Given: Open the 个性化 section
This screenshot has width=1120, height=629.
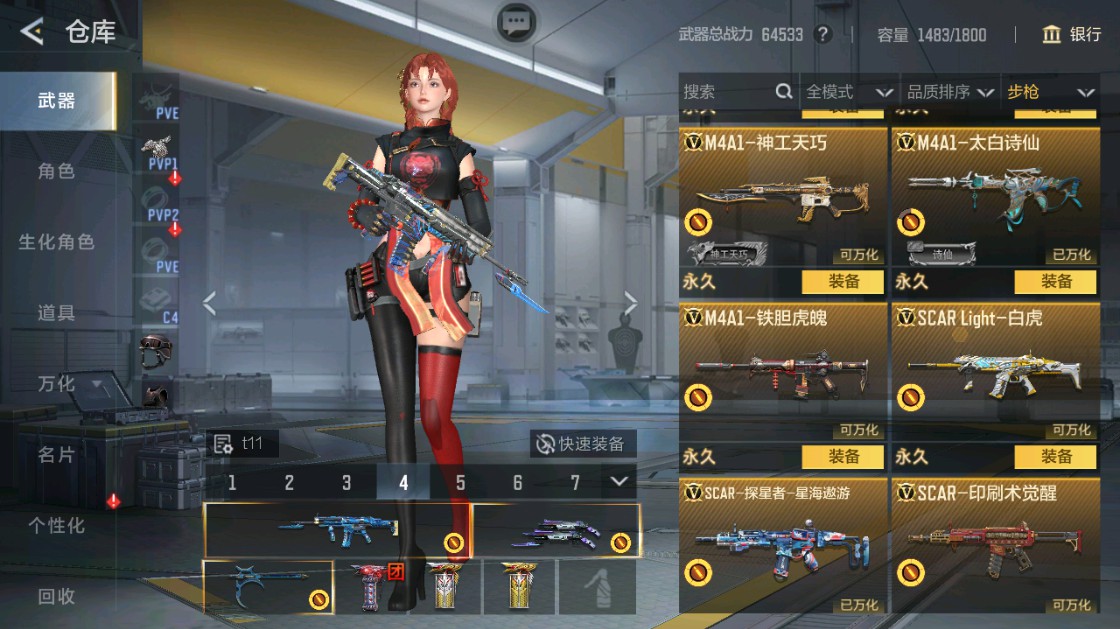Looking at the screenshot, I should point(56,525).
